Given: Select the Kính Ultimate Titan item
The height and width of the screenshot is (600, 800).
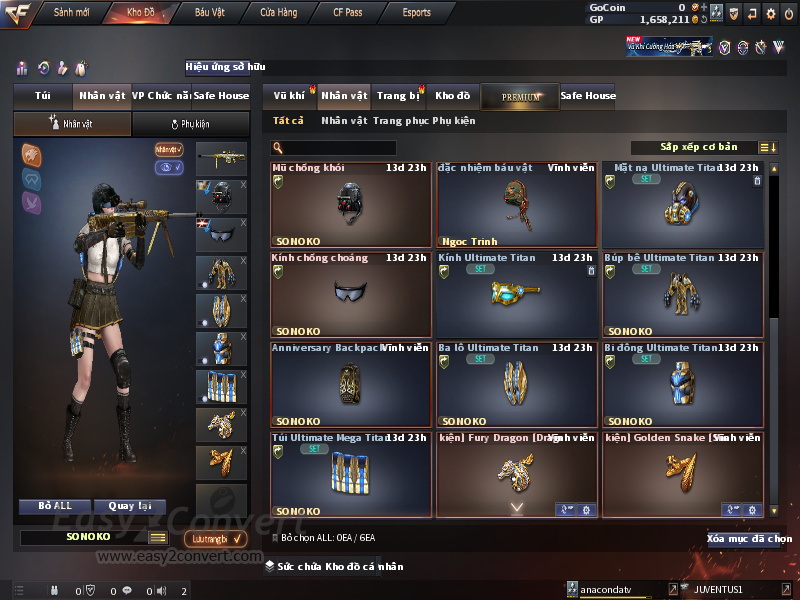Looking at the screenshot, I should 516,294.
